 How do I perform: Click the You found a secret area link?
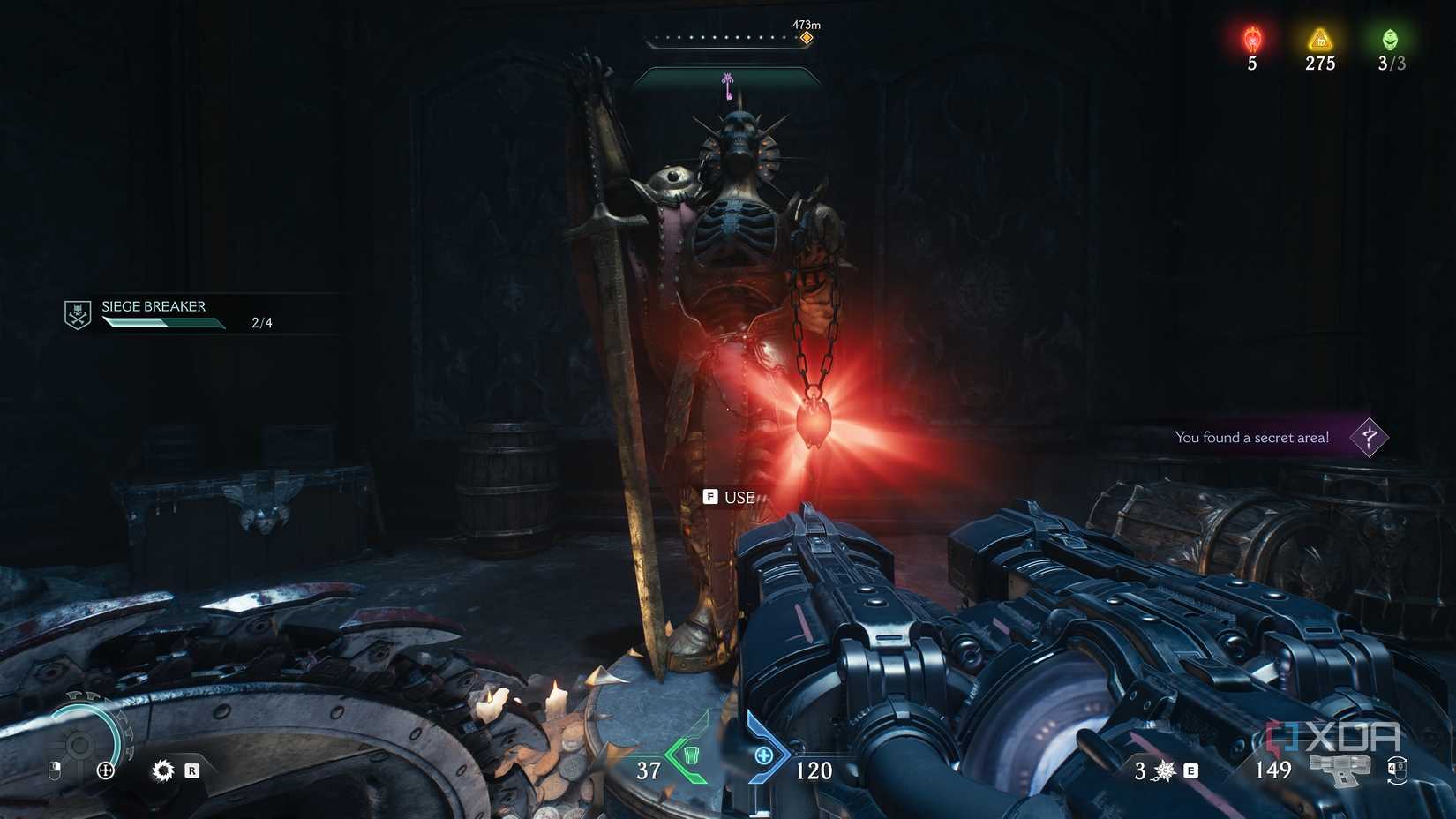[1251, 437]
